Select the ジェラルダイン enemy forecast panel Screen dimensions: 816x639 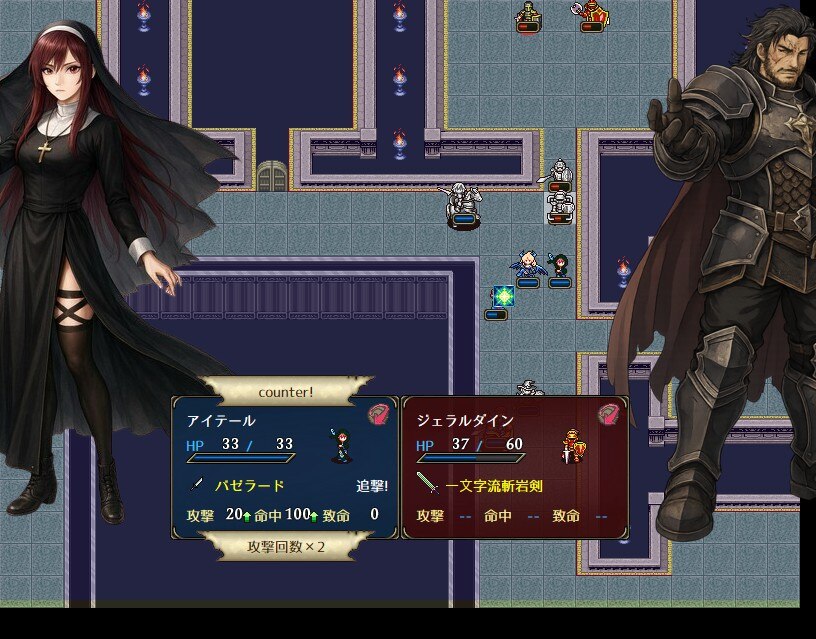click(515, 467)
